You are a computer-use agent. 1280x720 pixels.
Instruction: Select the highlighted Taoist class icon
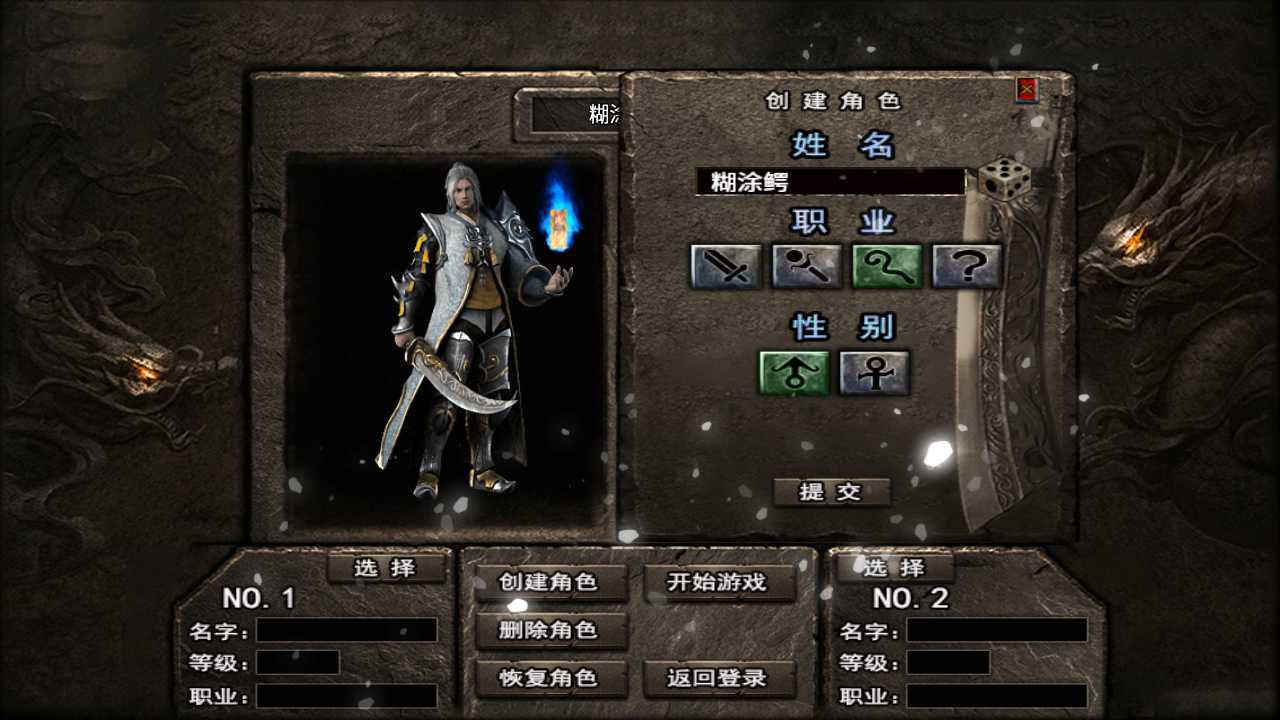coord(886,266)
